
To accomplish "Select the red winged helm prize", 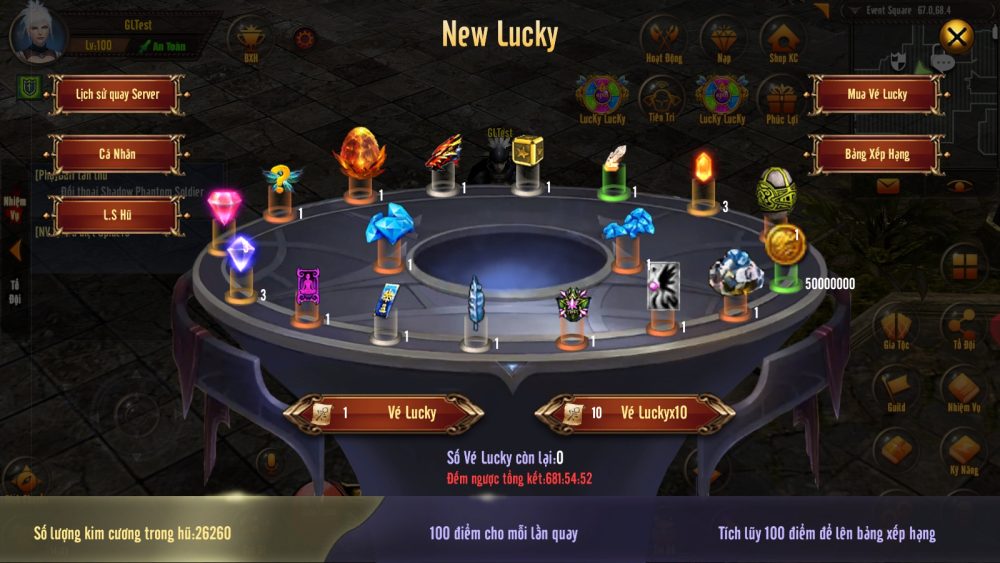I will pos(443,152).
